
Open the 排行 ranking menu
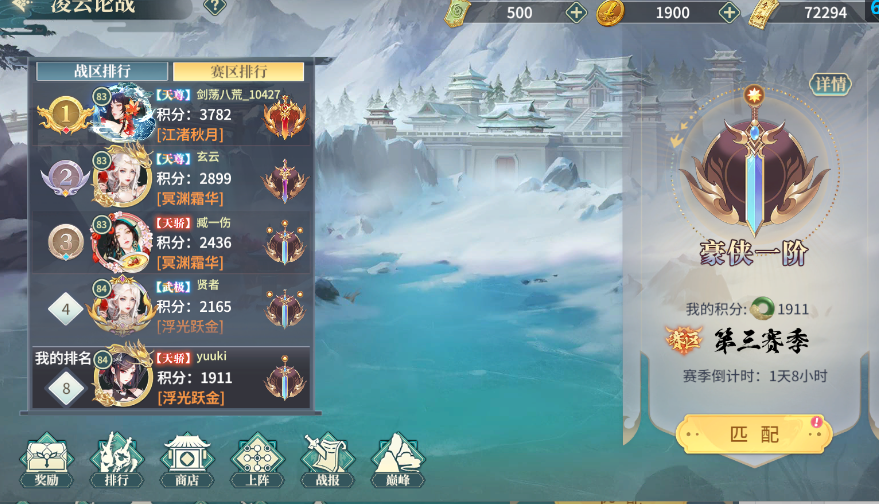click(117, 460)
